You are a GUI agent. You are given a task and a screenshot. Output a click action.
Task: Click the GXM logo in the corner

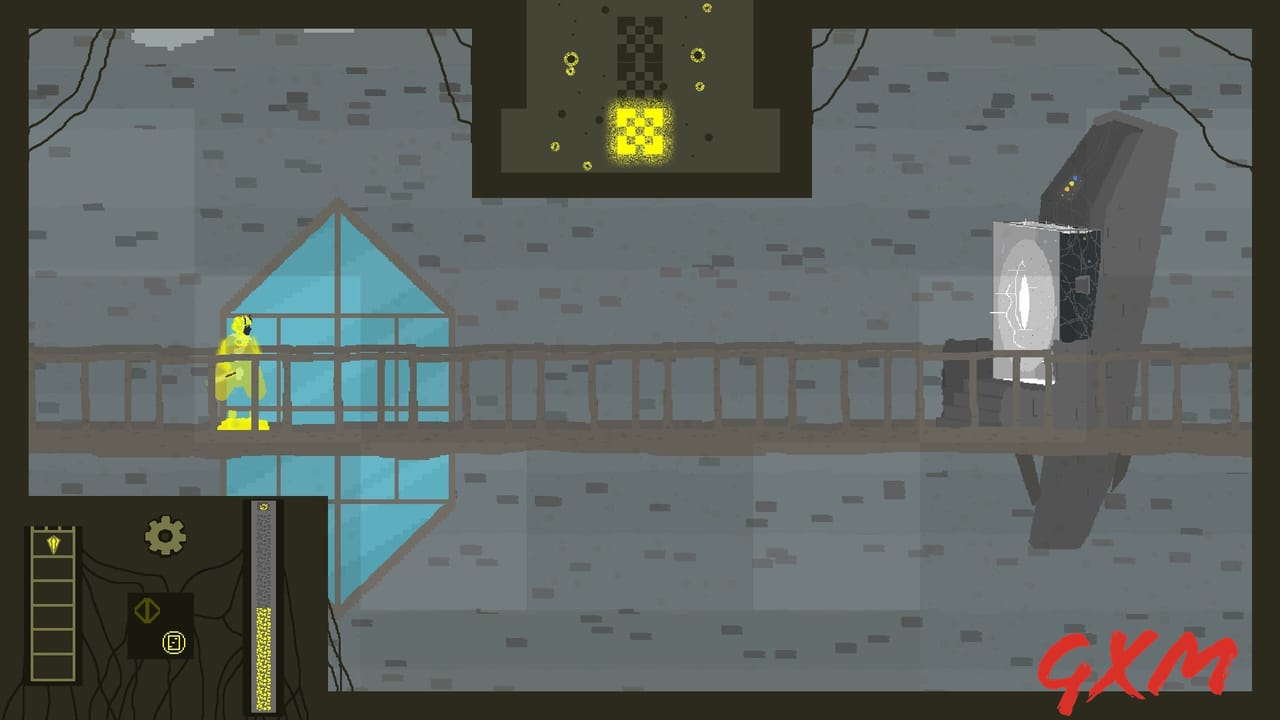click(x=1138, y=661)
